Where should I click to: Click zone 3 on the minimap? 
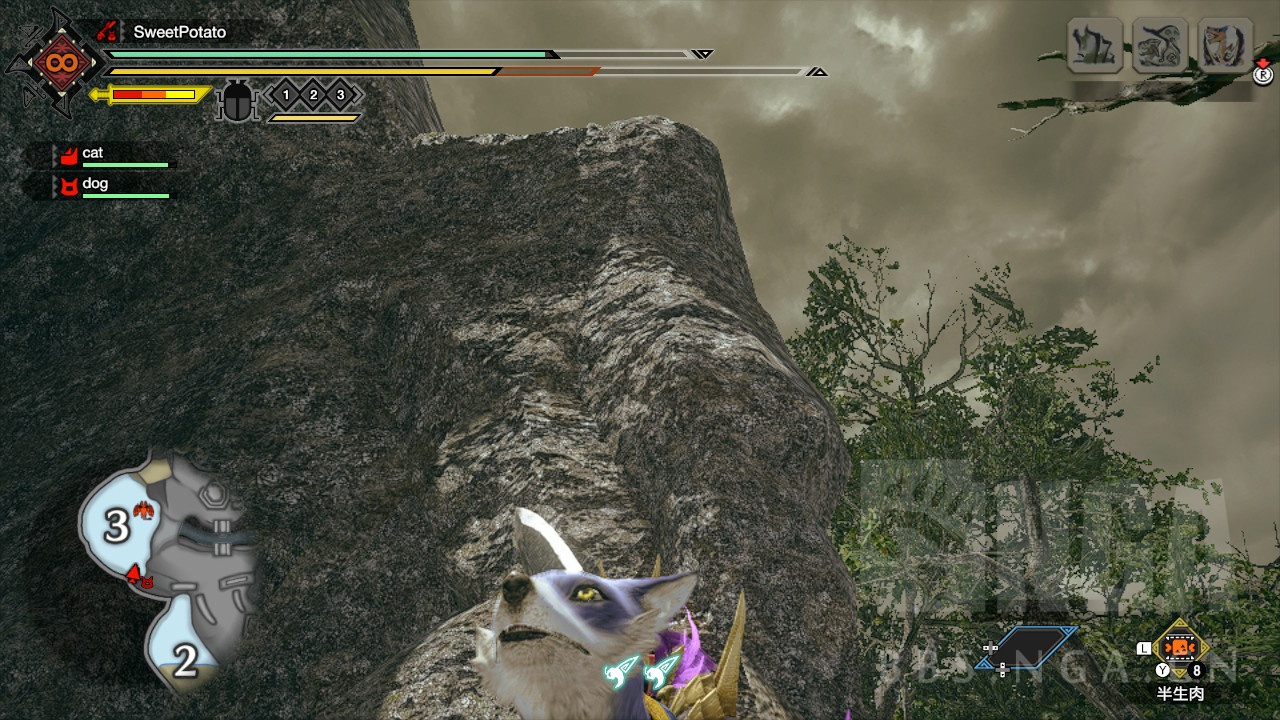117,525
